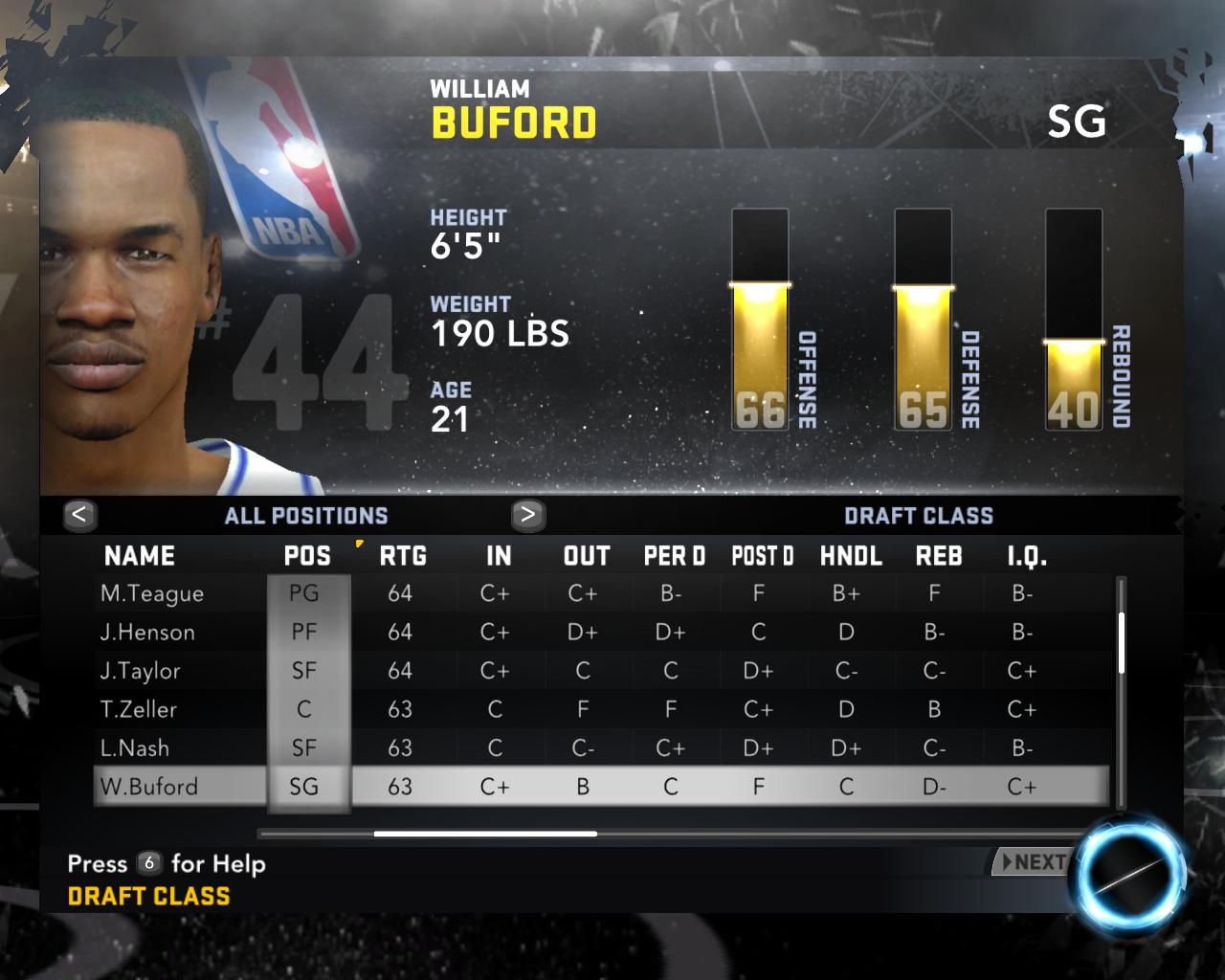
Task: Select the J.Taylor row
Action: 140,671
